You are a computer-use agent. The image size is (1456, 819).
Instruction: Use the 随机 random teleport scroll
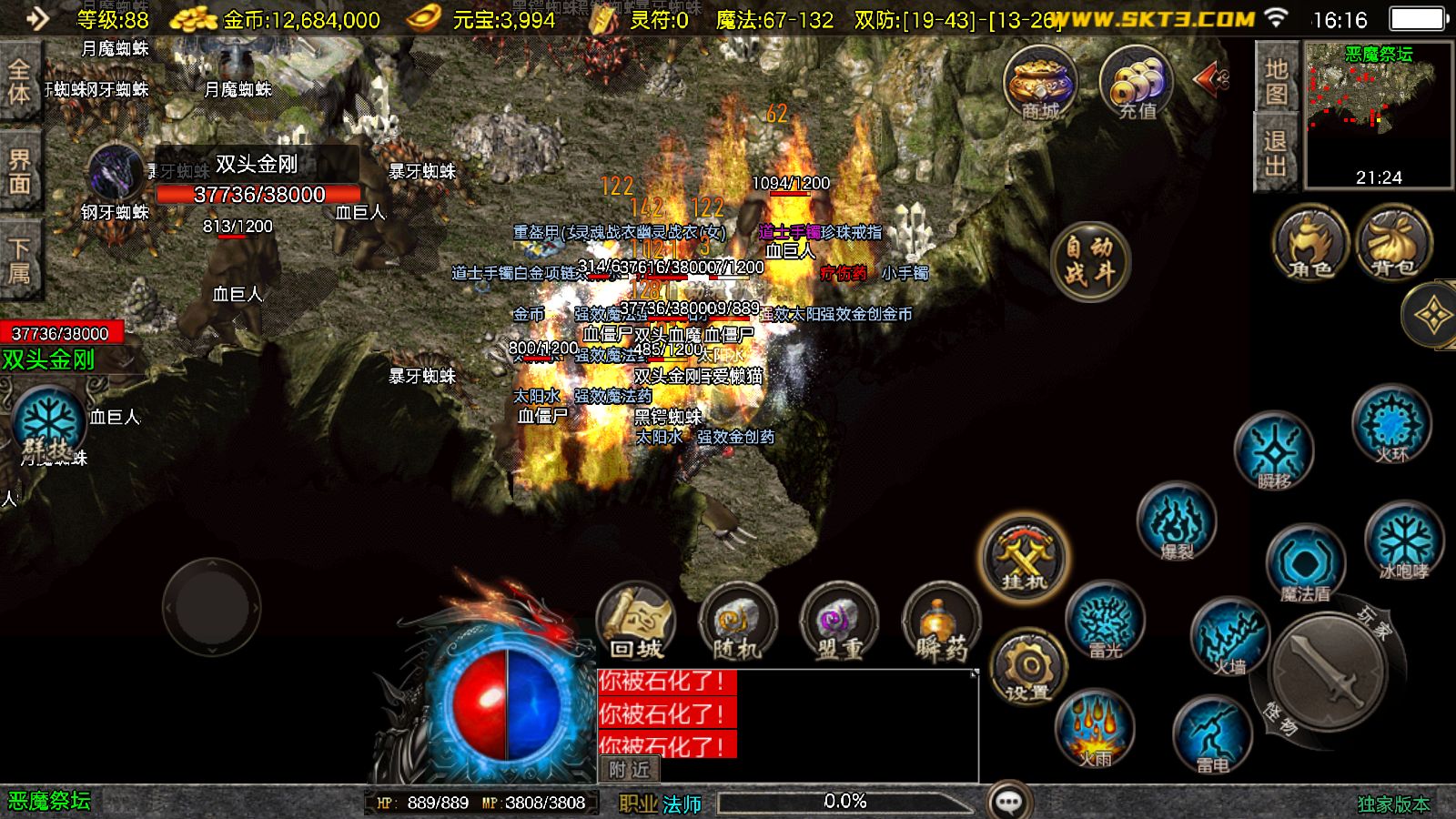point(737,622)
